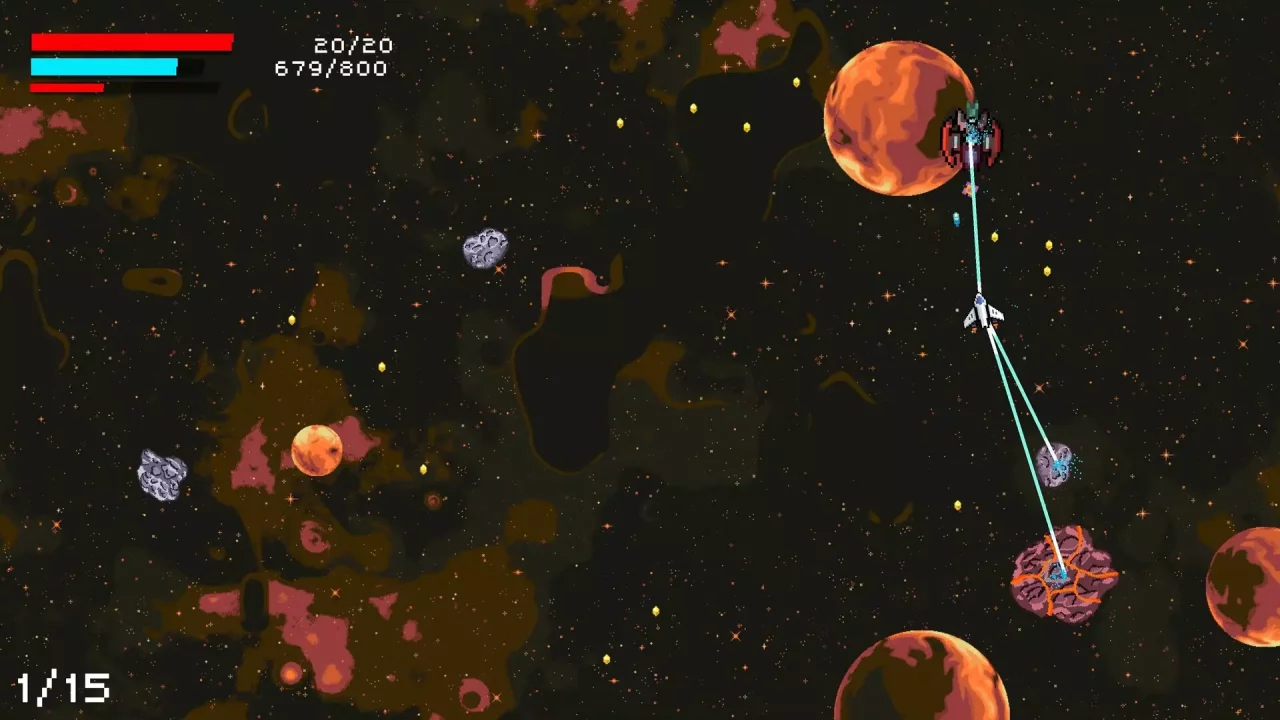Click the glowing volcanic asteroid being hit
This screenshot has height=720, width=1280.
[1063, 575]
